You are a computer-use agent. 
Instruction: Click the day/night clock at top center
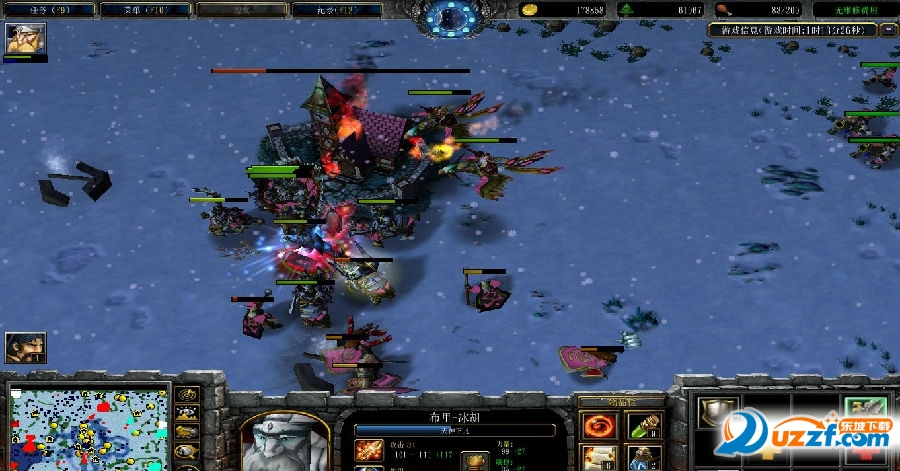pos(450,18)
